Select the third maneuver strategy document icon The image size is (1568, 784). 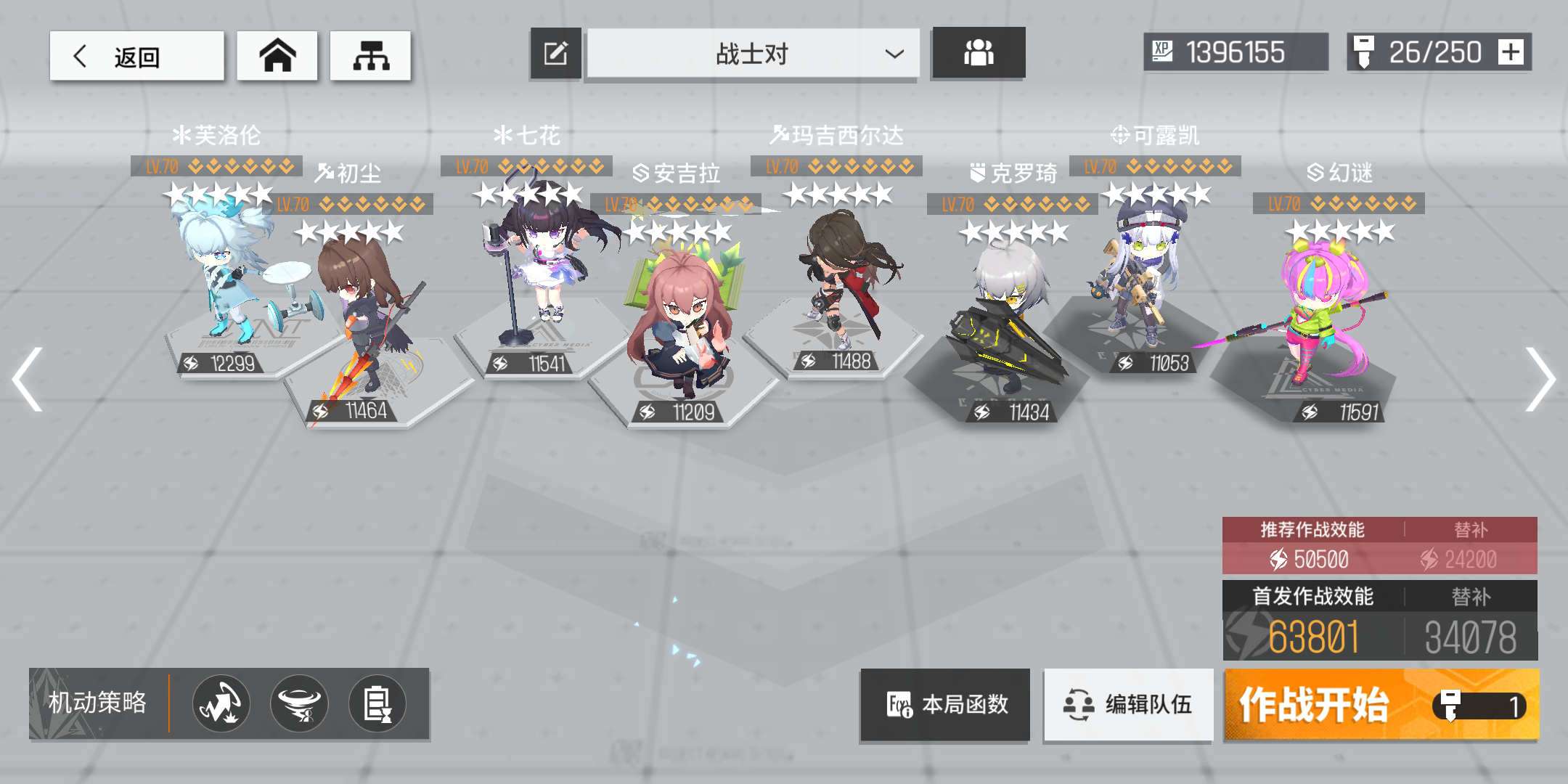[x=377, y=703]
